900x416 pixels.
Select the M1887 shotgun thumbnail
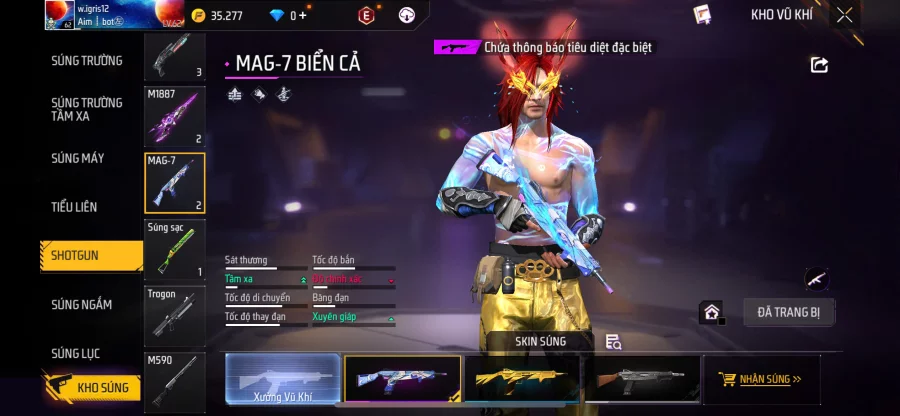point(175,116)
